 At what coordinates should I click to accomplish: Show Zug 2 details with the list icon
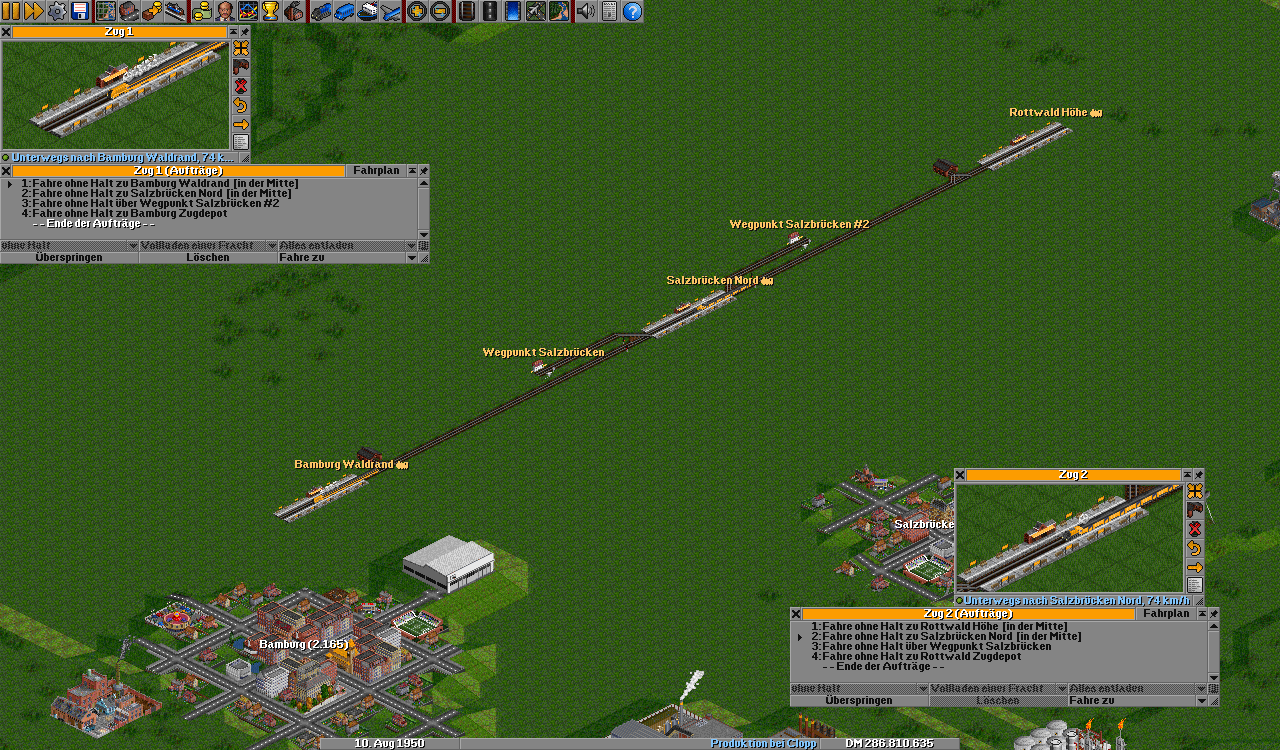1194,585
